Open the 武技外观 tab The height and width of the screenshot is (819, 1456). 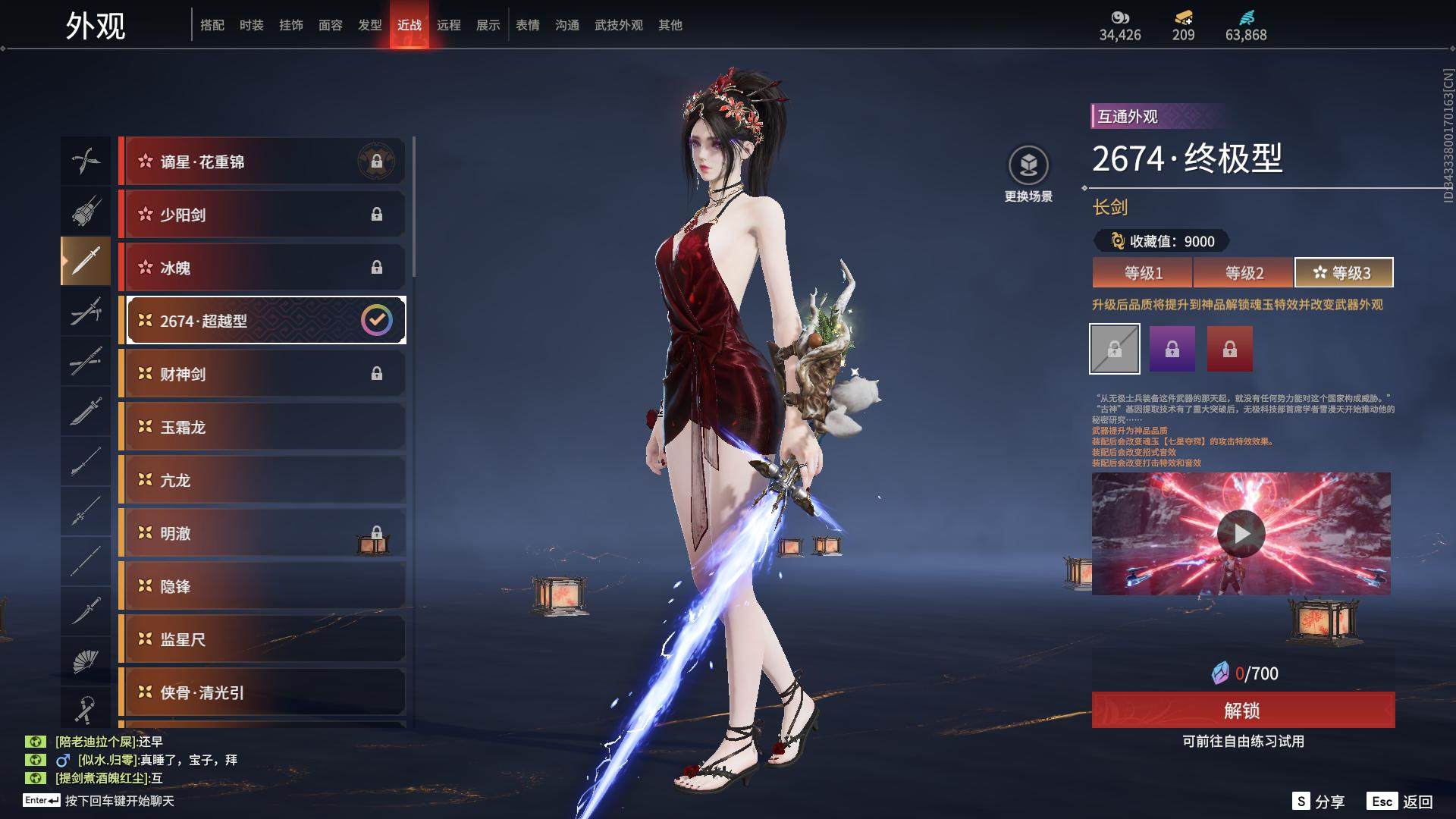pos(618,25)
